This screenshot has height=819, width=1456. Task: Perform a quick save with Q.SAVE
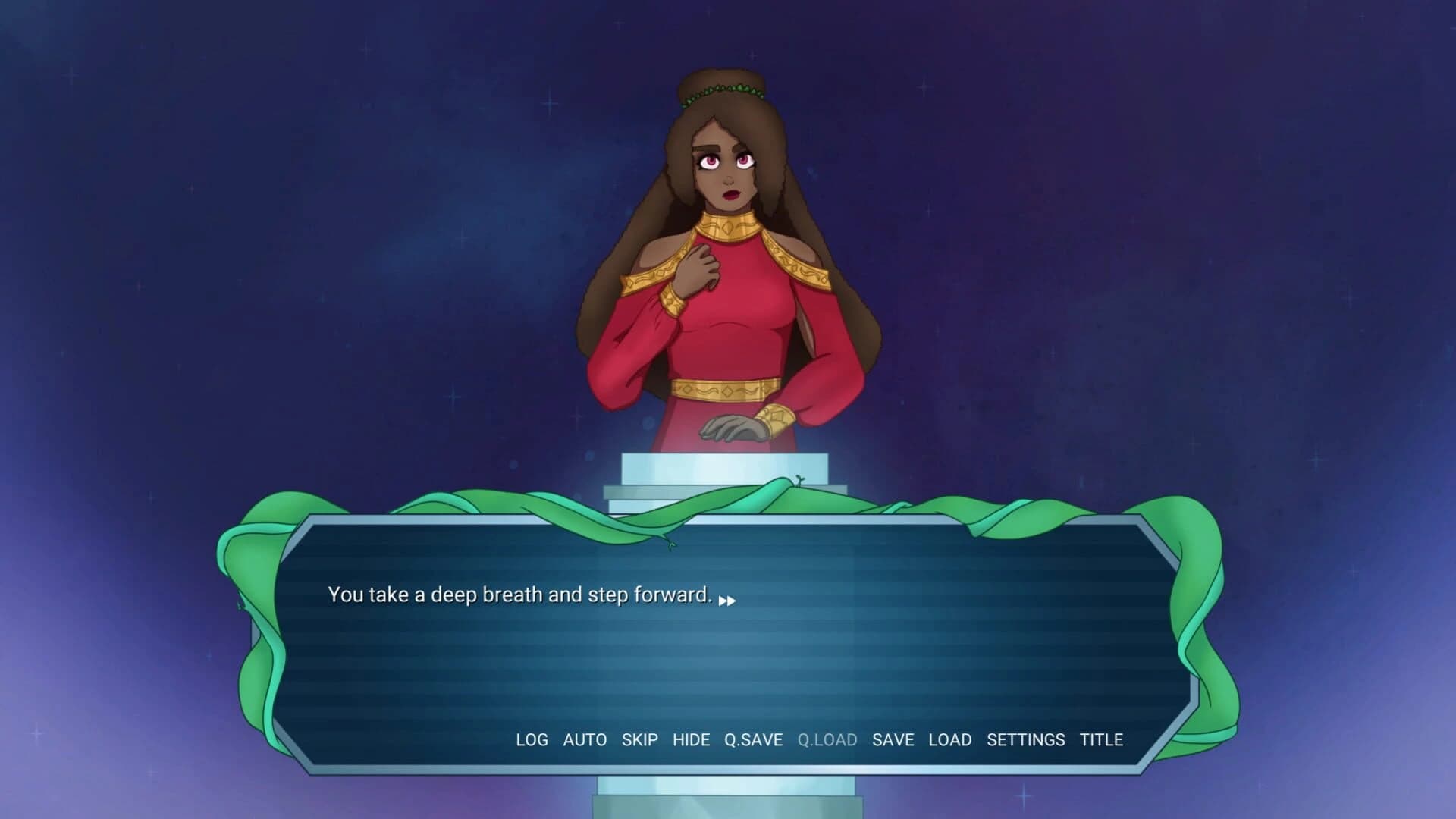point(754,740)
